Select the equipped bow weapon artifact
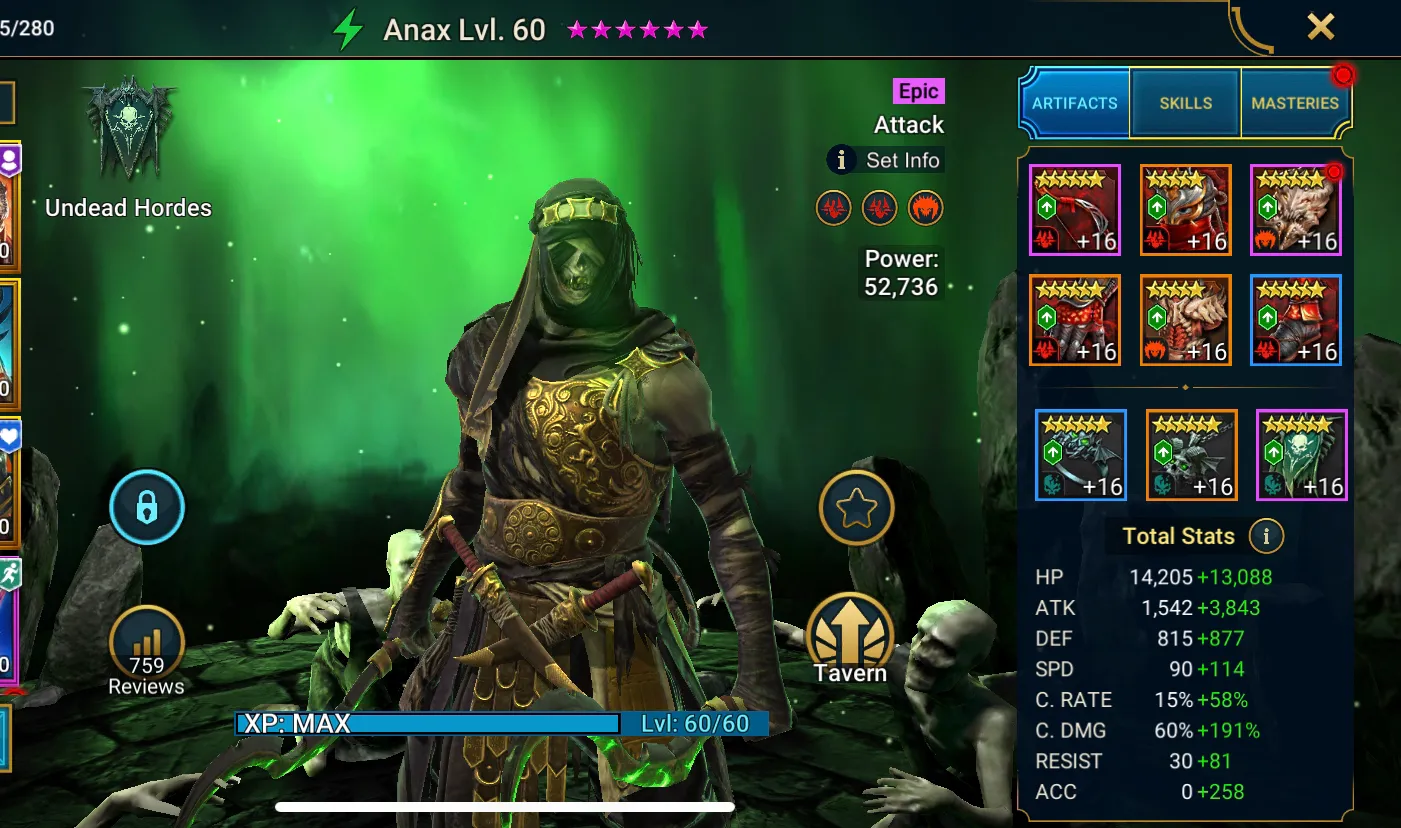 [1075, 211]
